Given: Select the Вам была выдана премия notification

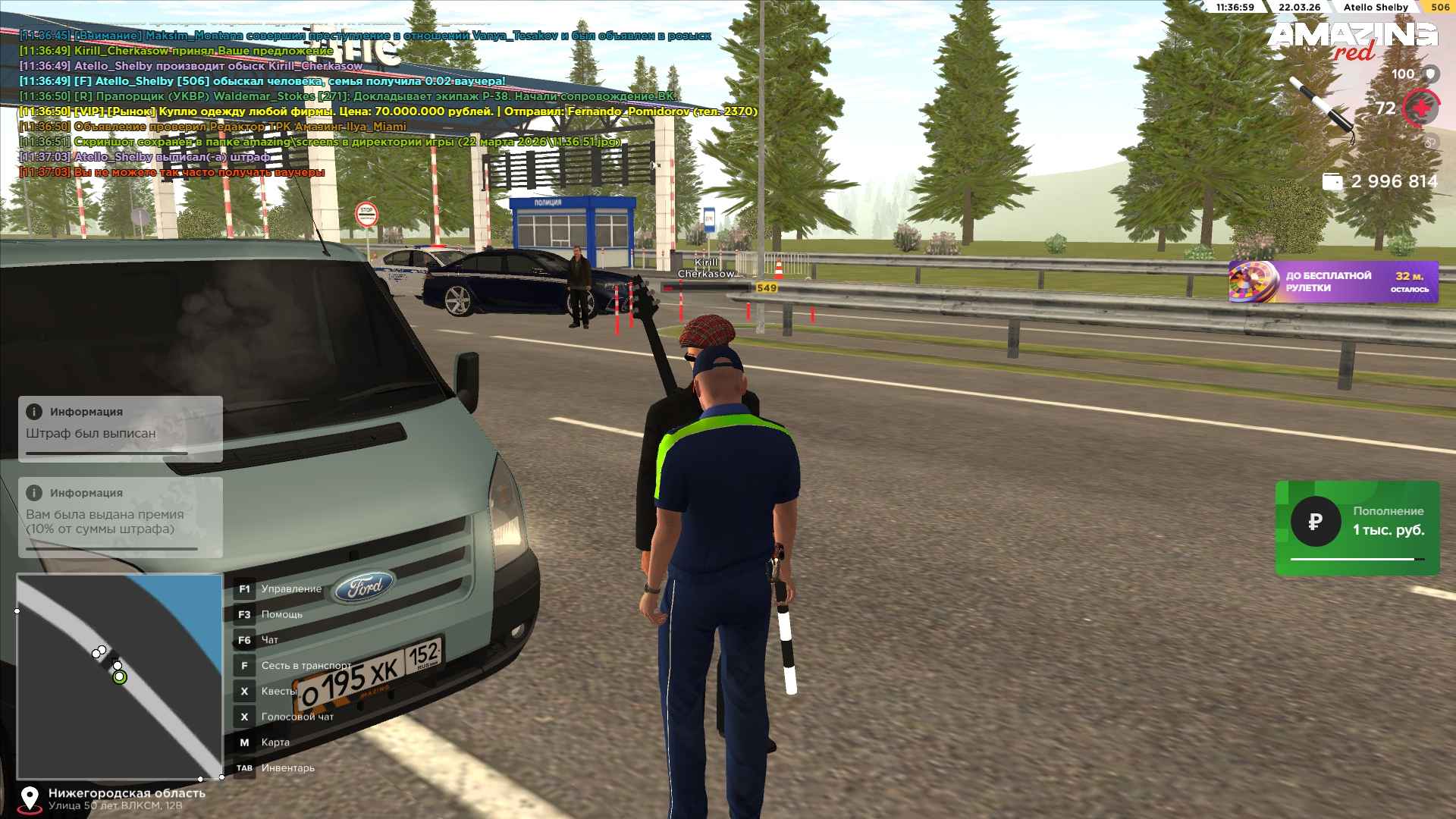Looking at the screenshot, I should click(121, 517).
